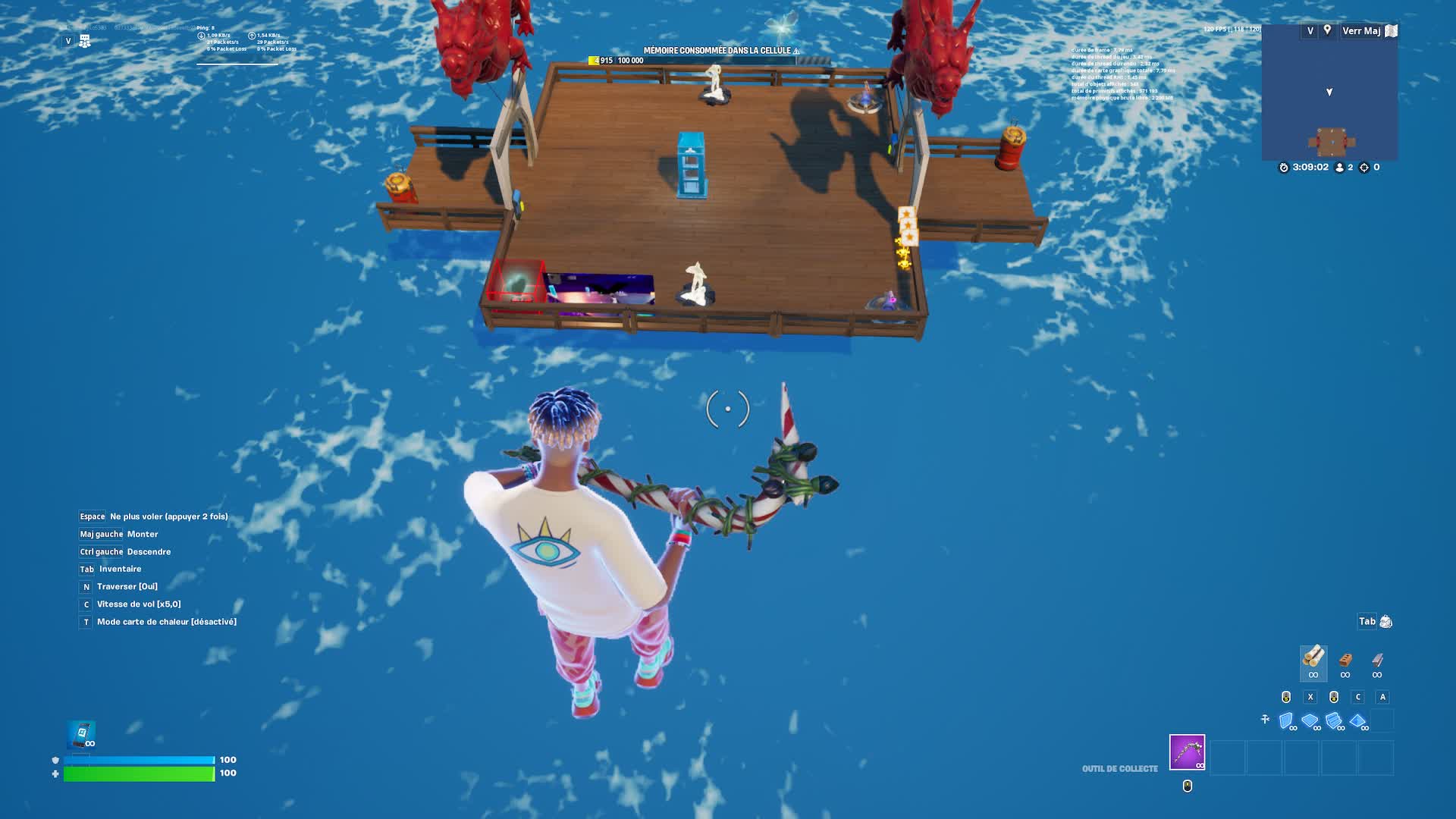This screenshot has height=819, width=1456.
Task: Select the metal material icon
Action: point(1377,661)
